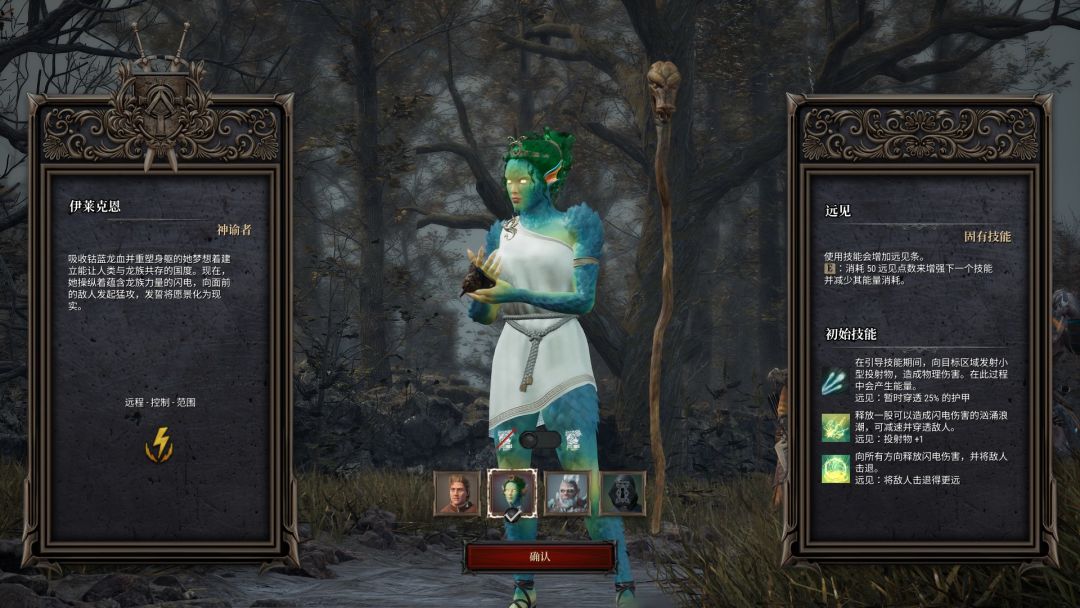The width and height of the screenshot is (1080, 608).
Task: Pick the white-bearded old man portrait
Action: click(567, 493)
